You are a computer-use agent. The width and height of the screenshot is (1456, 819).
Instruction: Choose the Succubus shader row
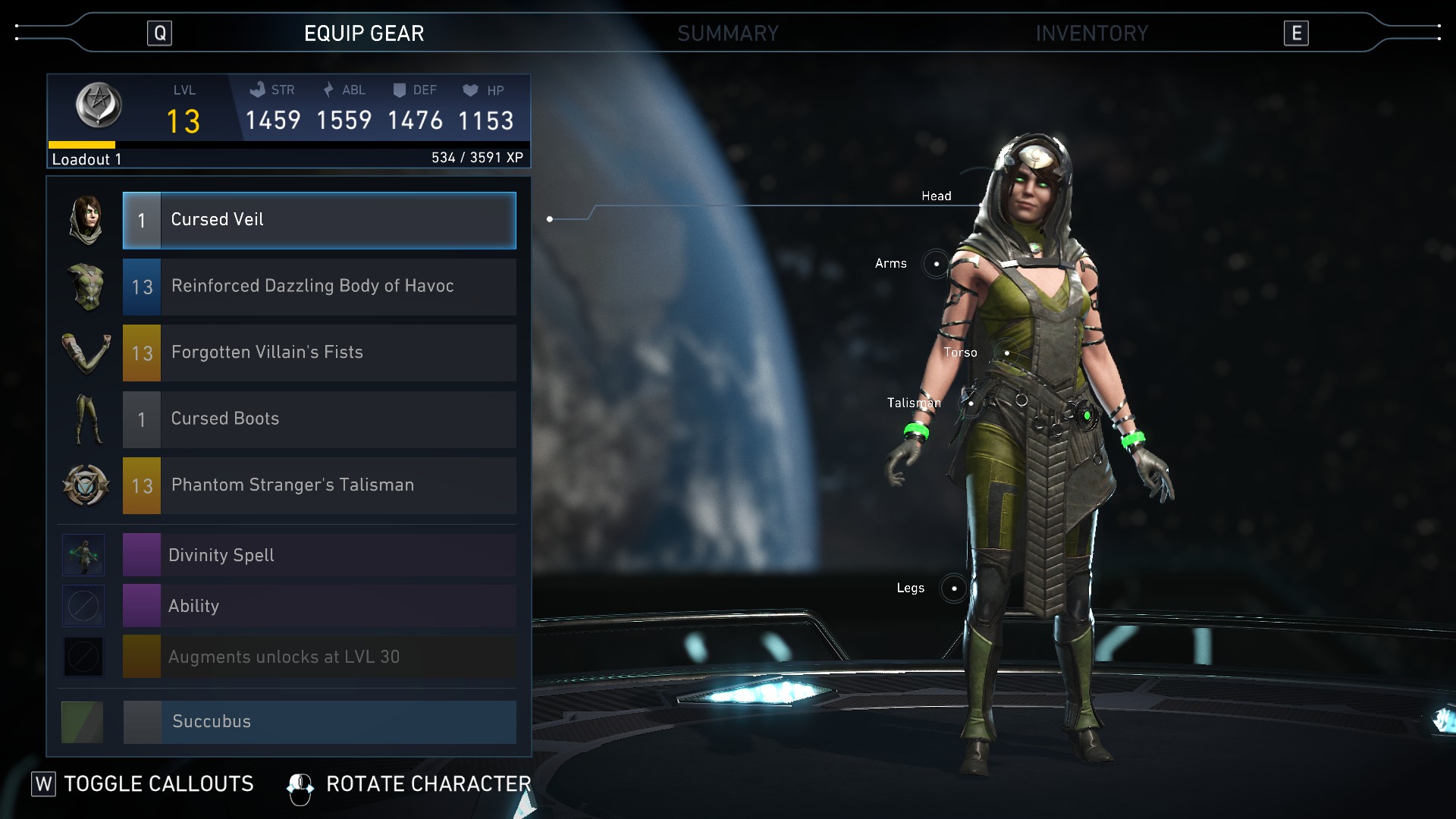319,721
